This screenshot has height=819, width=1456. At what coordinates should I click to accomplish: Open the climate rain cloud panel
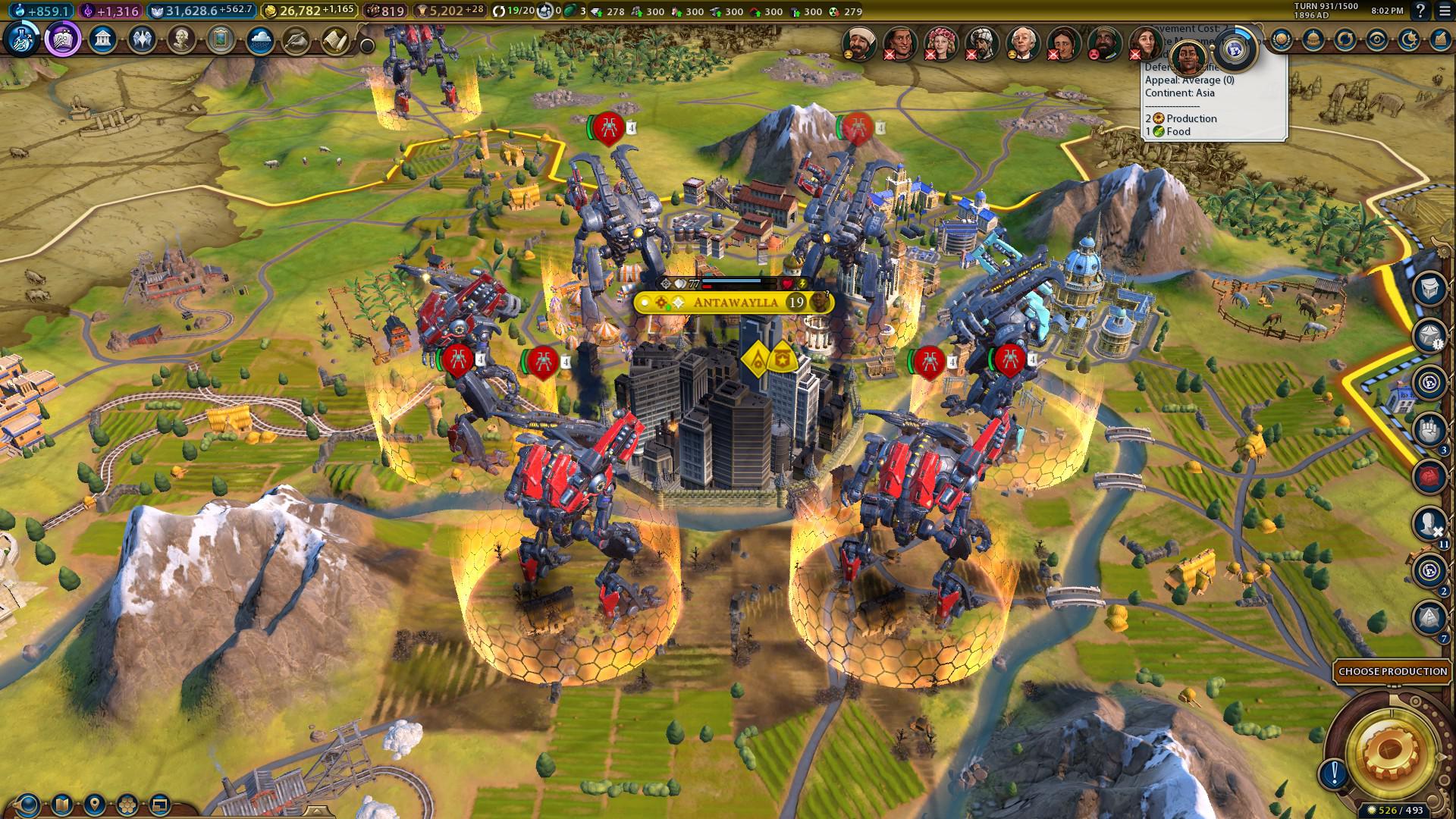(260, 39)
